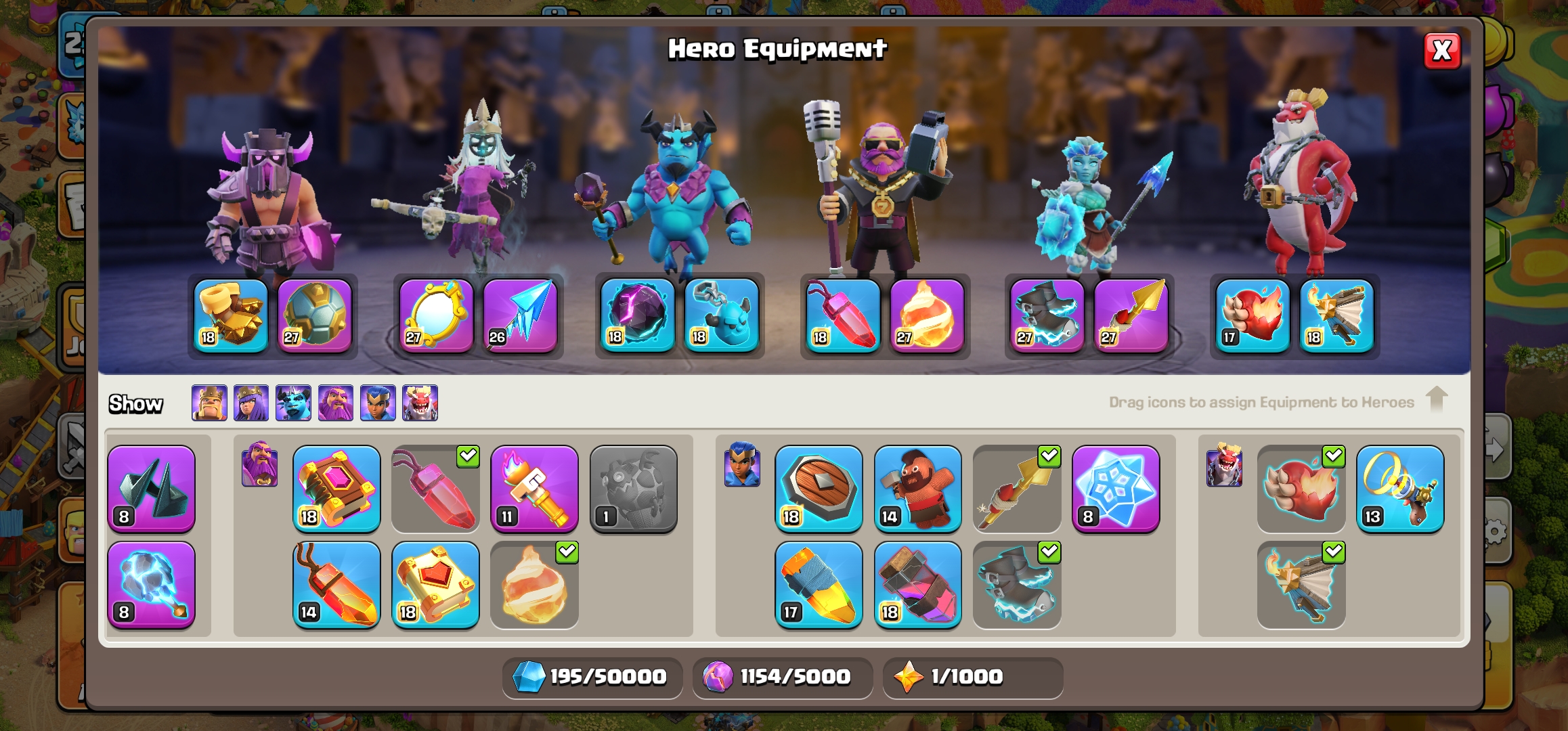Pick the level 18 round wooden shield
This screenshot has width=1568, height=731.
[819, 489]
